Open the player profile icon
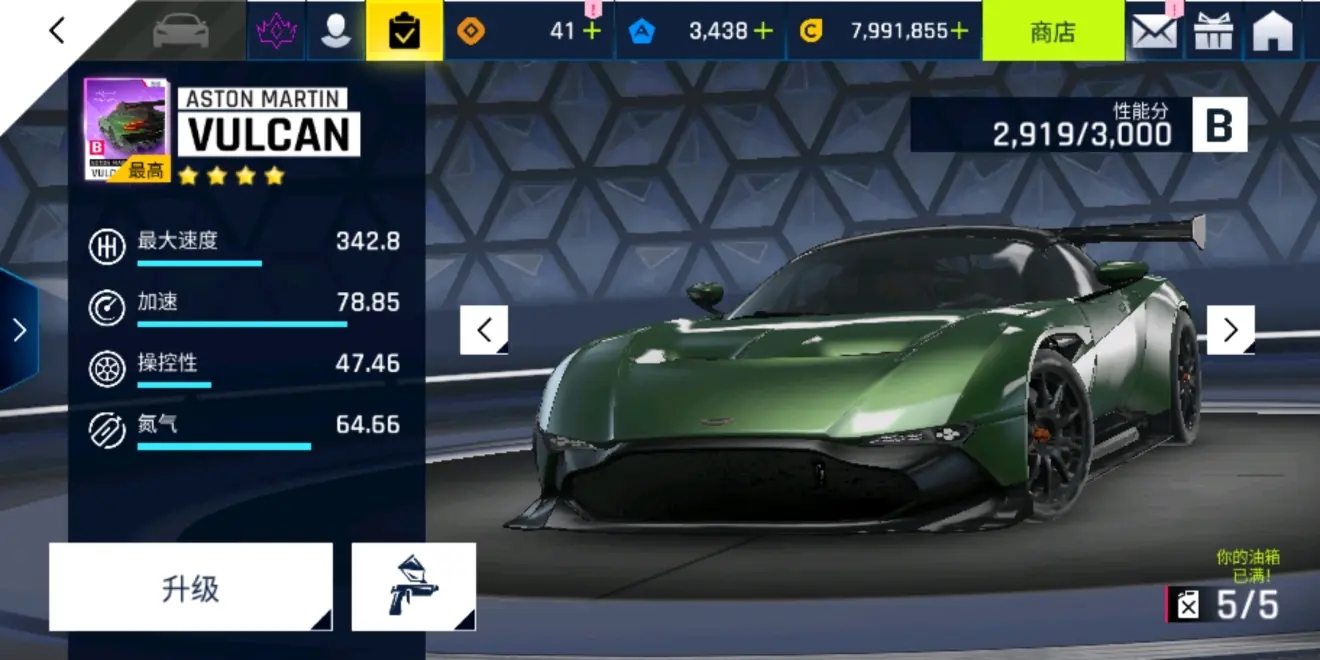This screenshot has width=1320, height=660. (x=336, y=31)
